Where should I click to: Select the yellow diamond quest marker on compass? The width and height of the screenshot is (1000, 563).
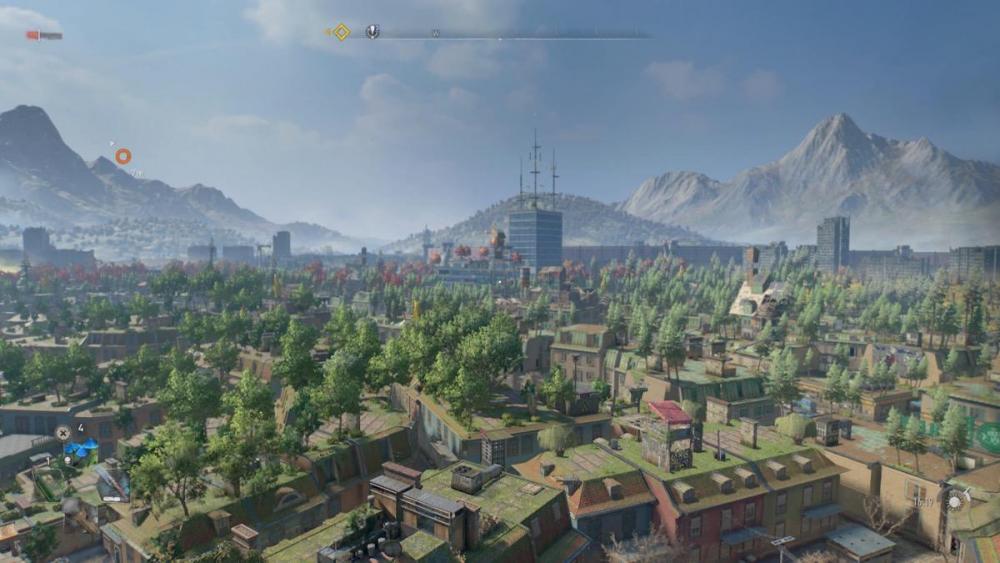(341, 32)
